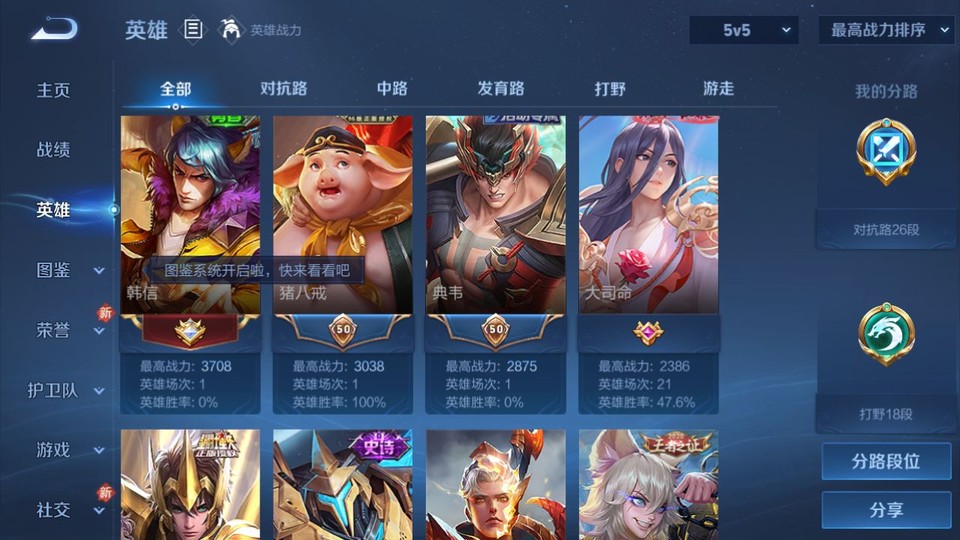
Task: Select the 韩信 hero card
Action: (x=190, y=215)
